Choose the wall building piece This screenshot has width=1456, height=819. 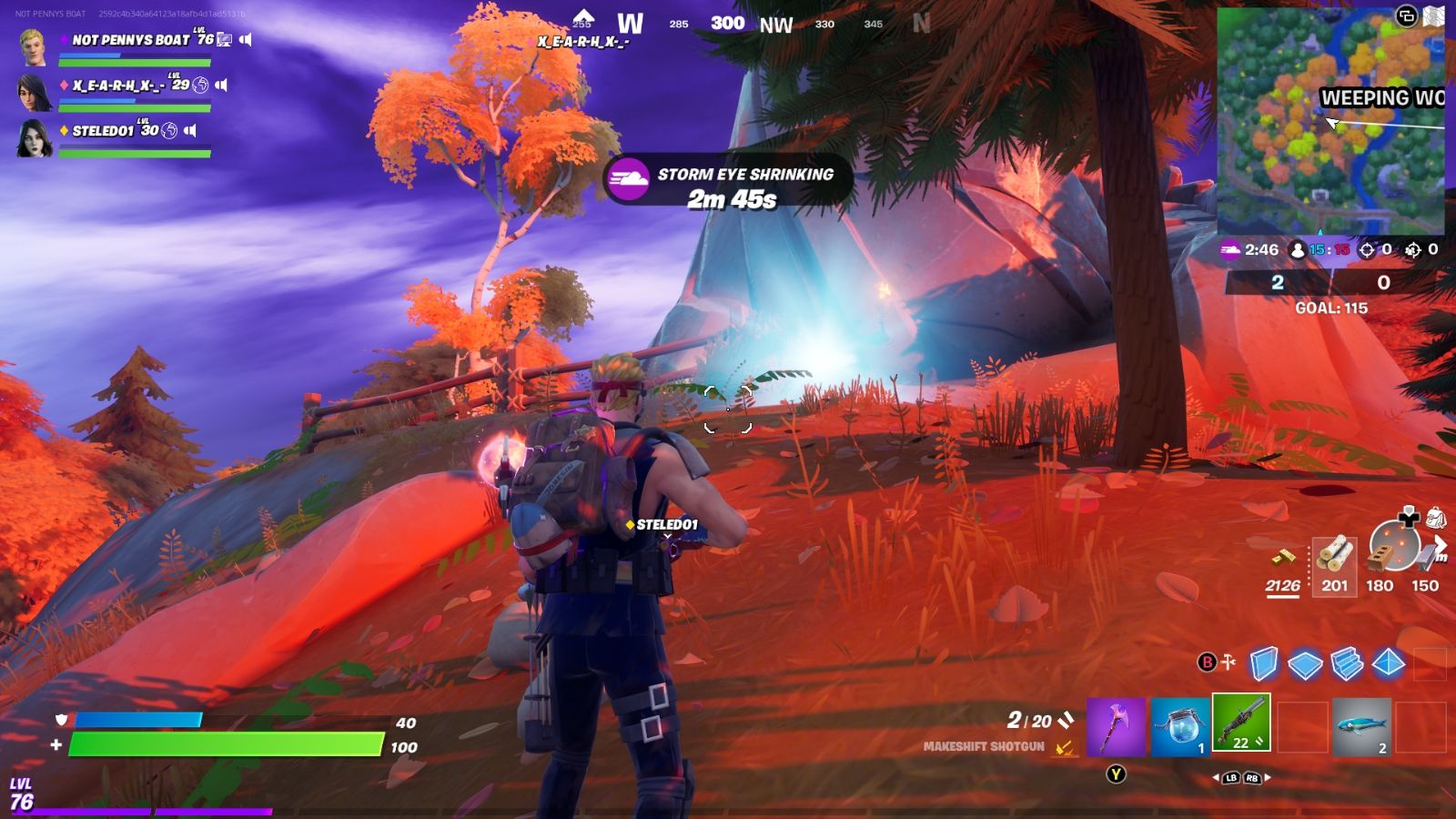(1264, 663)
